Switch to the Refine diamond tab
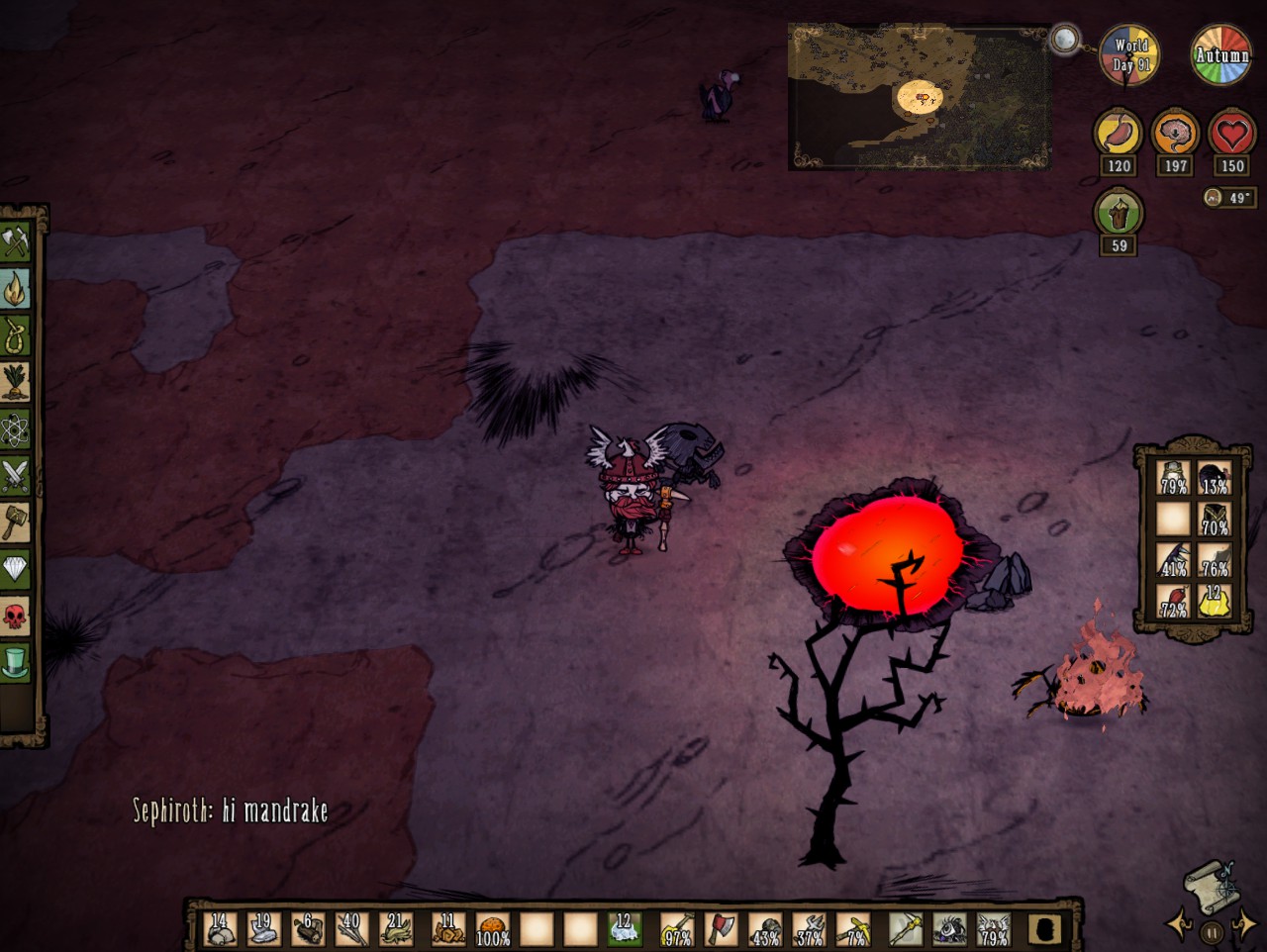 (16, 569)
